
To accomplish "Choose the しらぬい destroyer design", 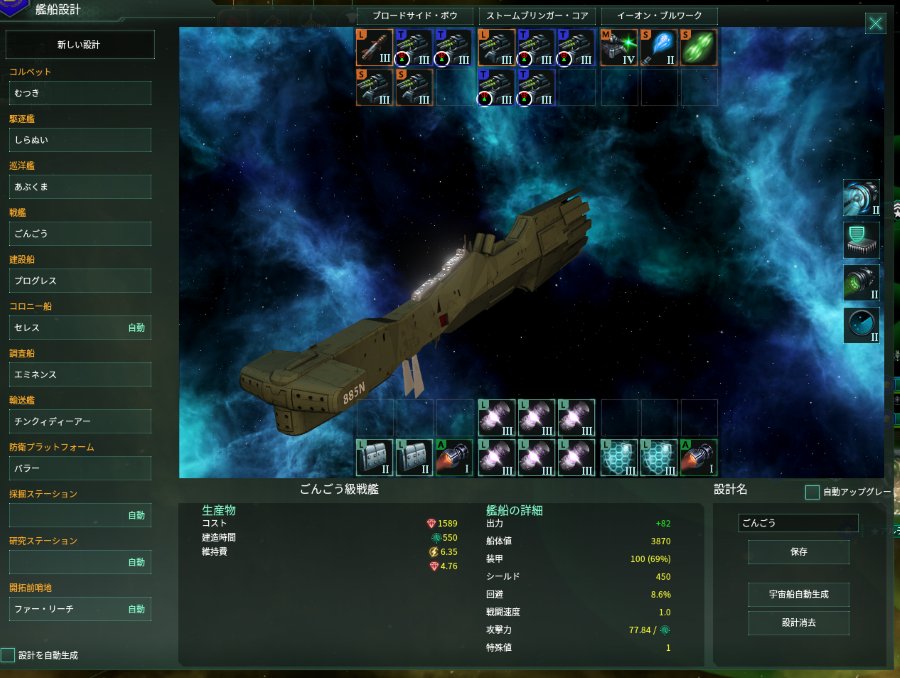I will click(x=80, y=140).
